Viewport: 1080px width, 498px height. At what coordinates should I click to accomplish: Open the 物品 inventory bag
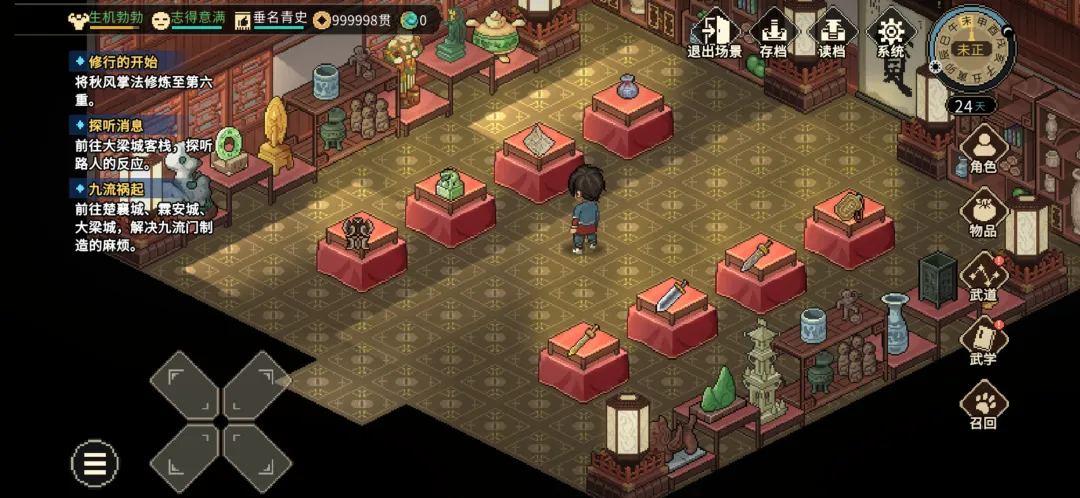tap(983, 214)
